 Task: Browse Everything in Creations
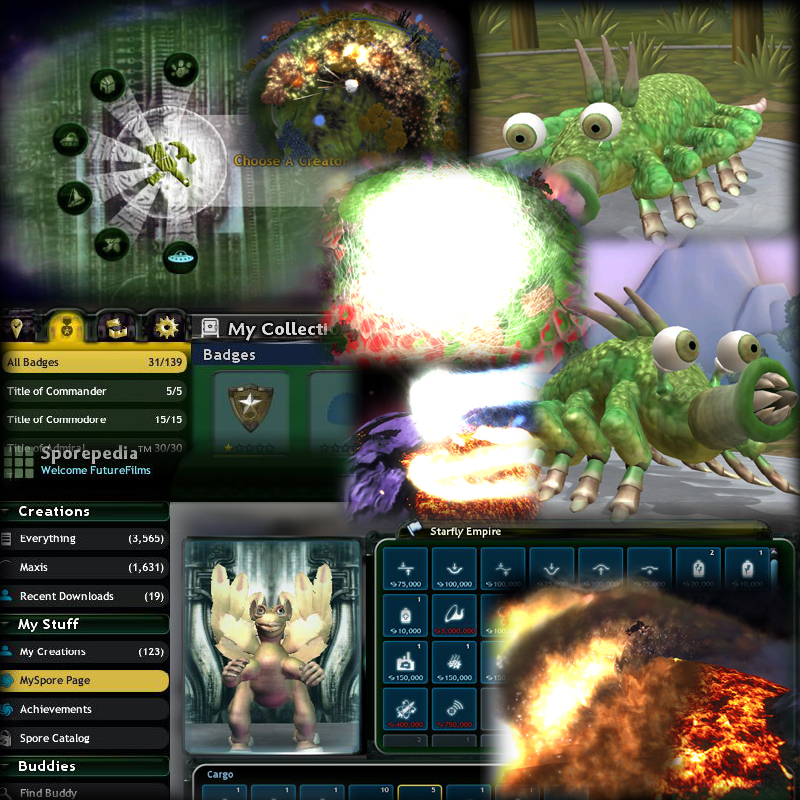85,538
